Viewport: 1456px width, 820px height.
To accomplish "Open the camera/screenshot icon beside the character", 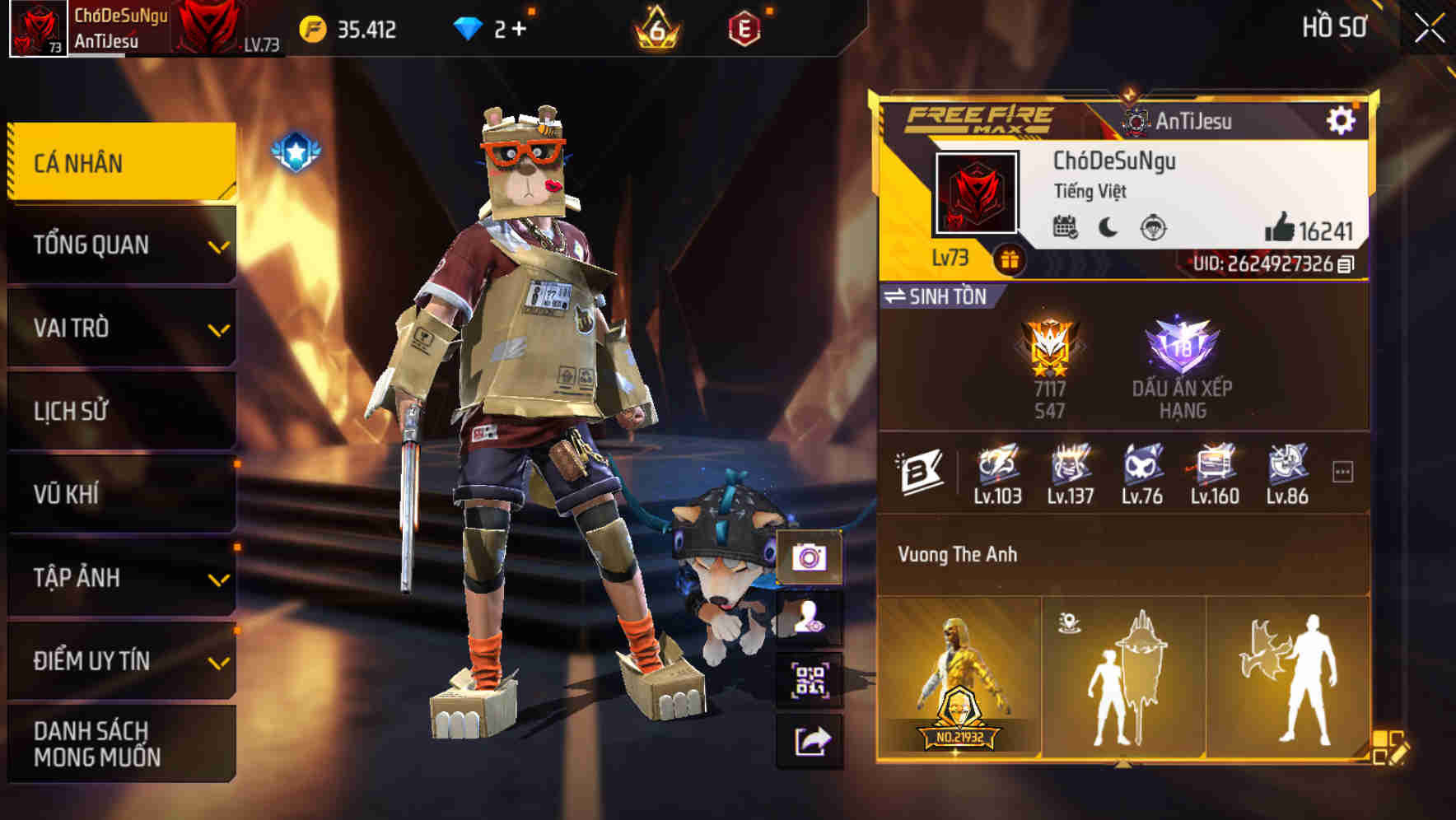I will [x=810, y=559].
